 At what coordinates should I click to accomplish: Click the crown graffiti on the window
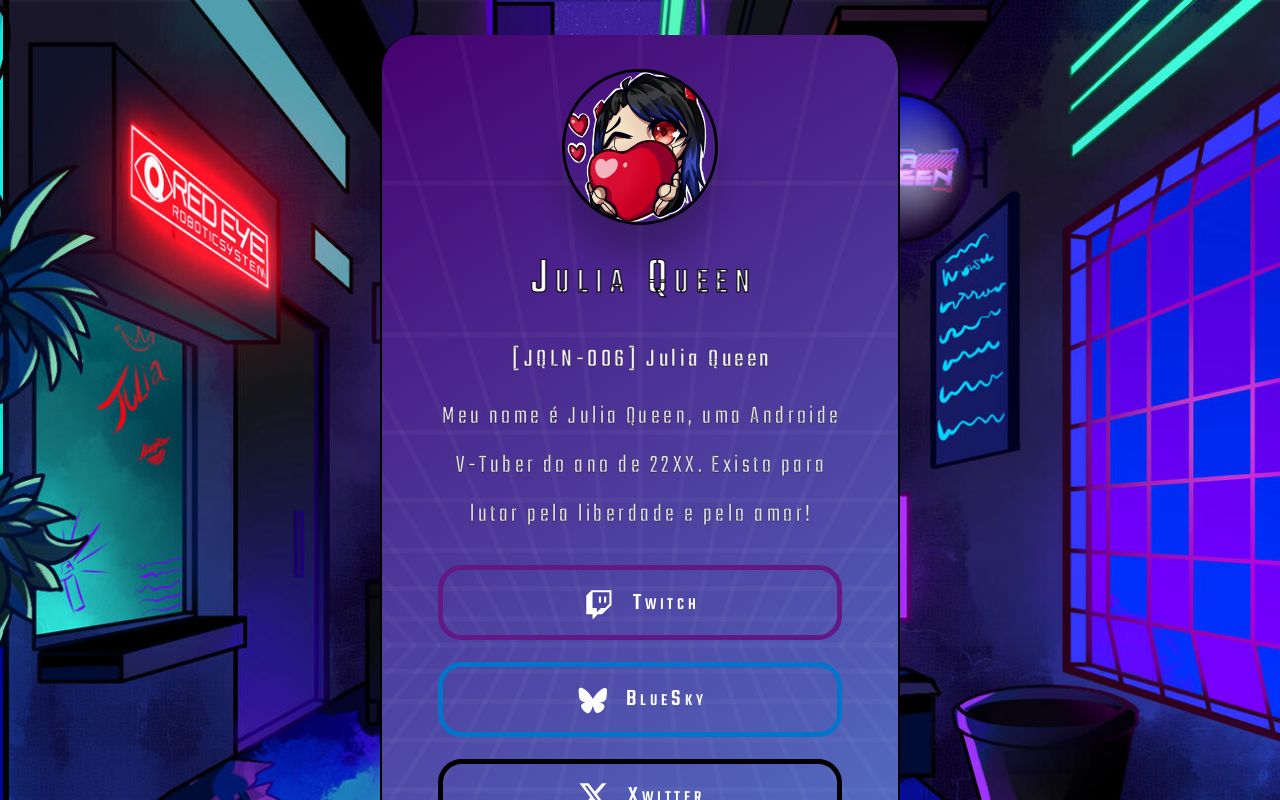(136, 337)
